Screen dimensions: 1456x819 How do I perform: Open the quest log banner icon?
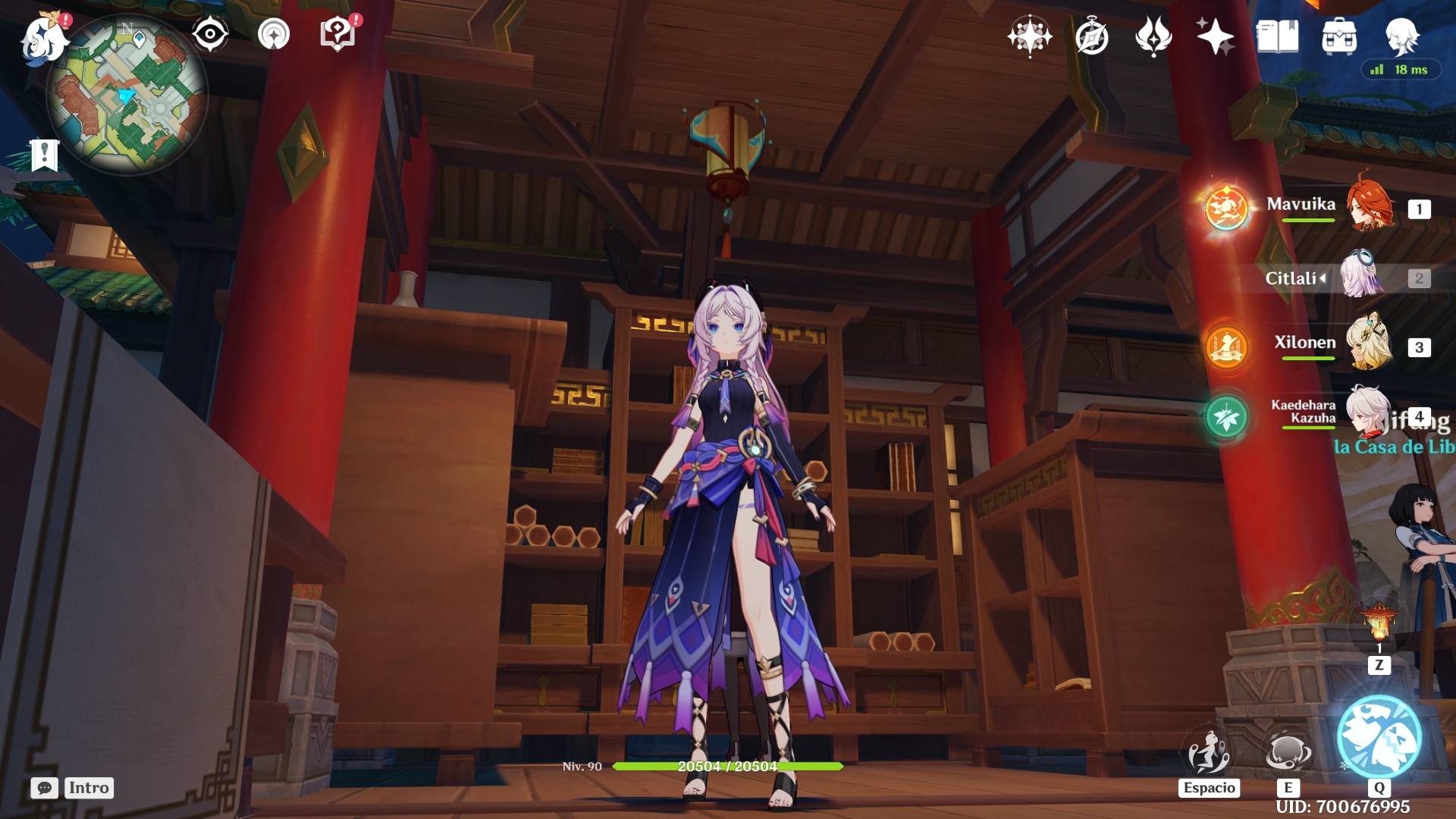point(45,155)
